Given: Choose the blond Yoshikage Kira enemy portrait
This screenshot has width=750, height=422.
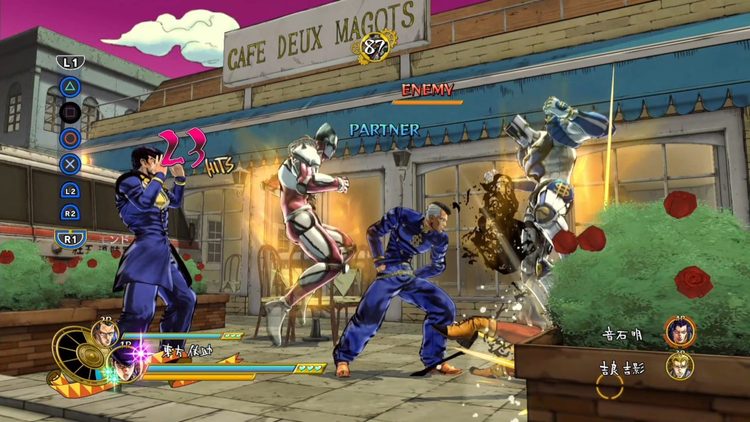Looking at the screenshot, I should [680, 366].
